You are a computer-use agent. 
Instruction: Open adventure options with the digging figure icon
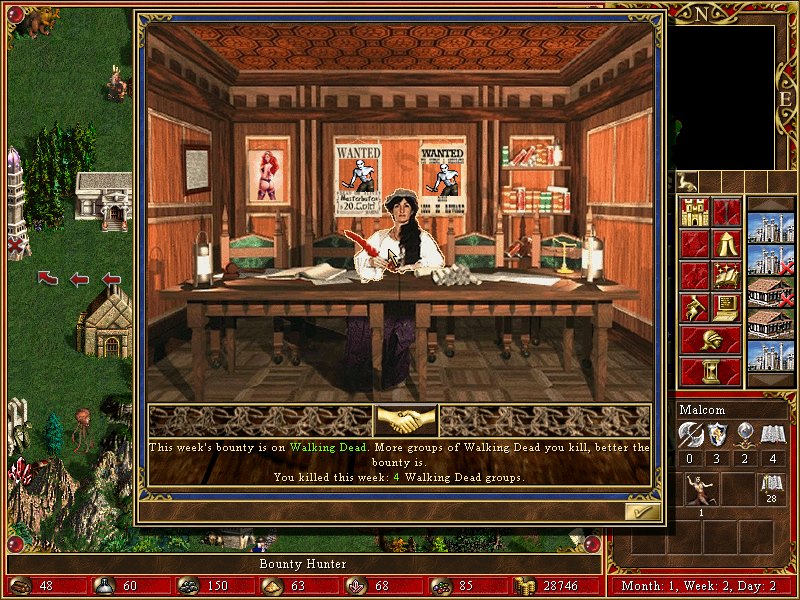click(x=694, y=307)
